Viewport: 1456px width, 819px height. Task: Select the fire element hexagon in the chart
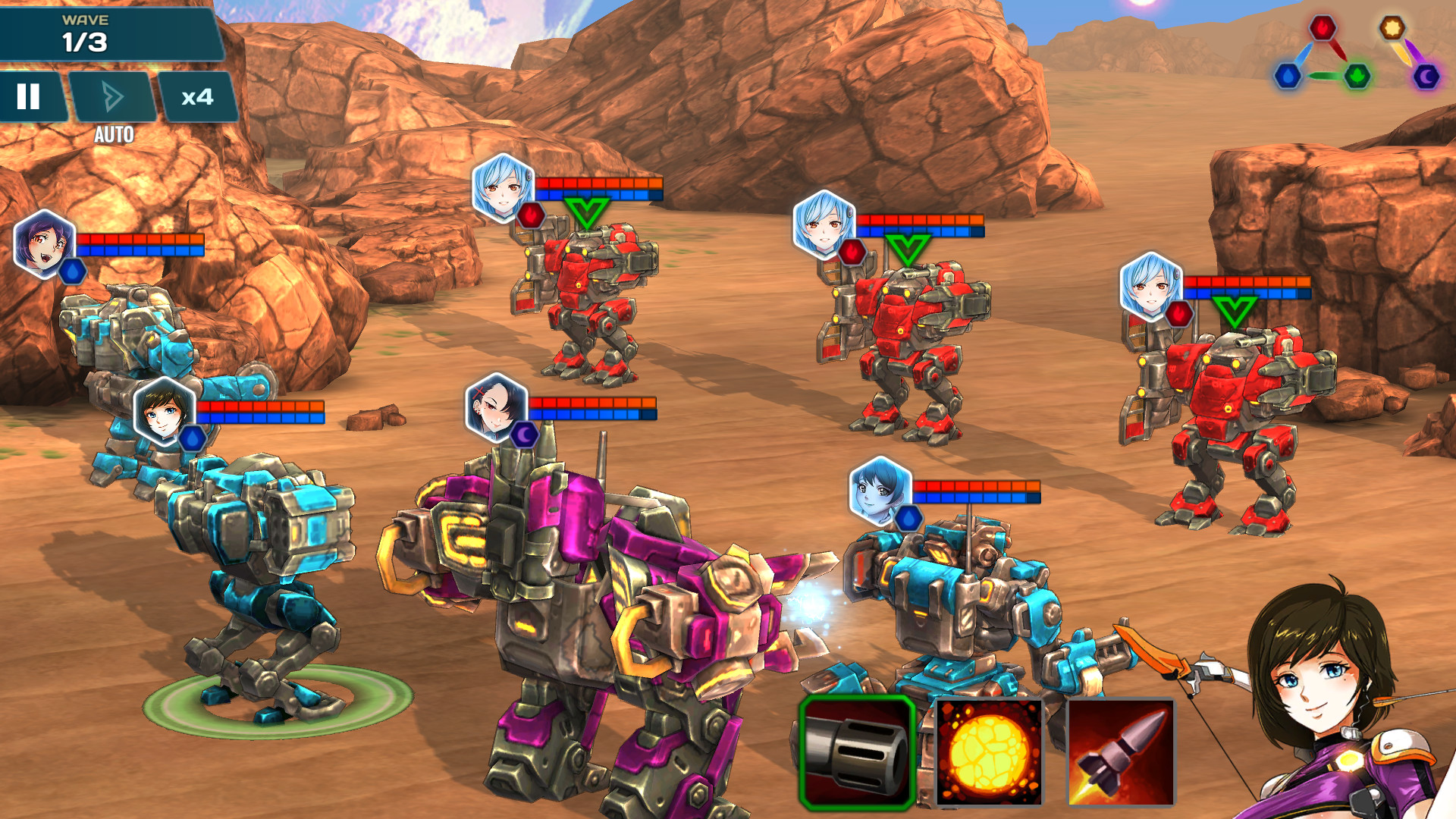coord(1323,28)
